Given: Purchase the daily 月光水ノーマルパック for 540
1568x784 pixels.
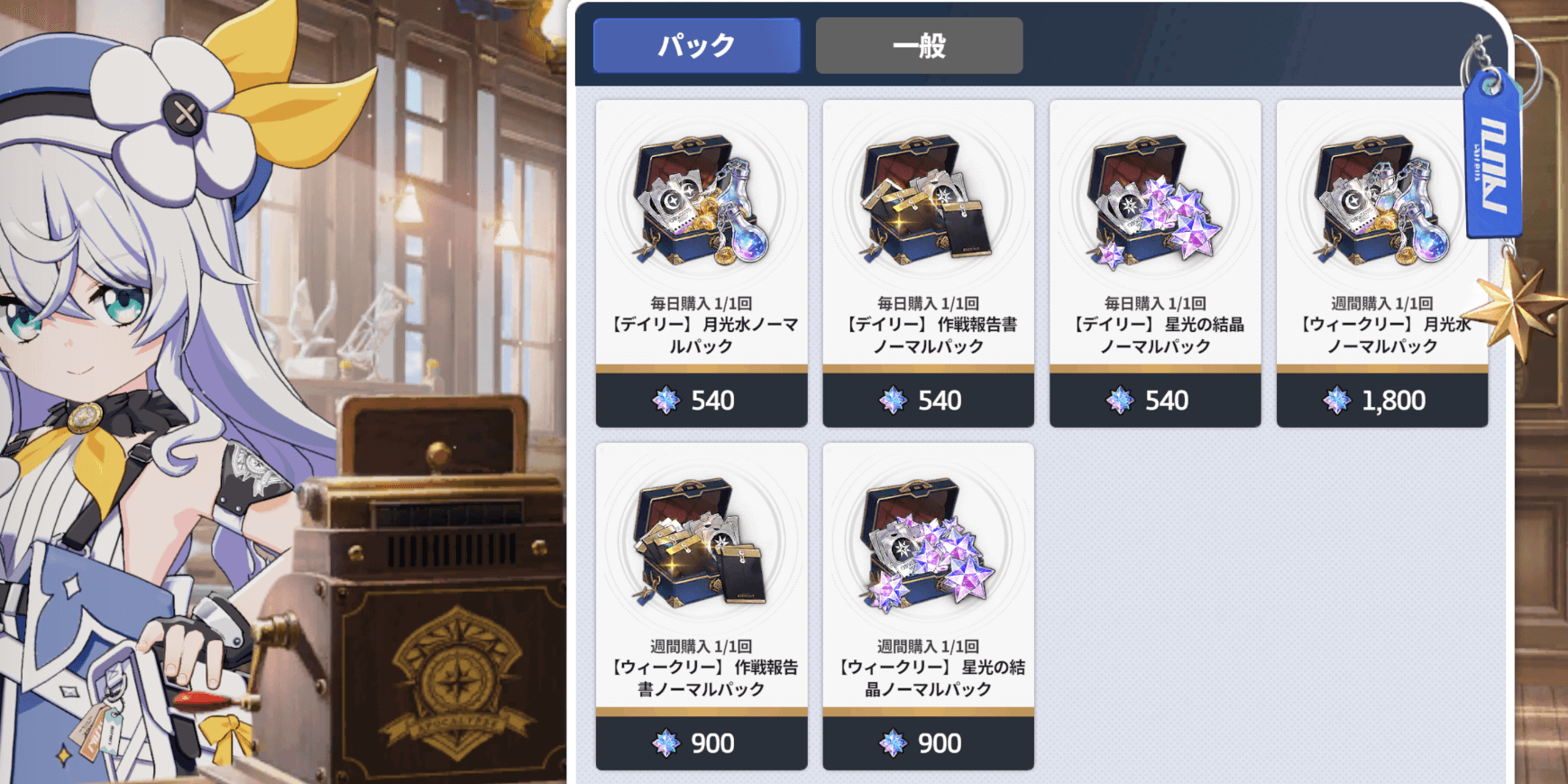Looking at the screenshot, I should point(701,400).
